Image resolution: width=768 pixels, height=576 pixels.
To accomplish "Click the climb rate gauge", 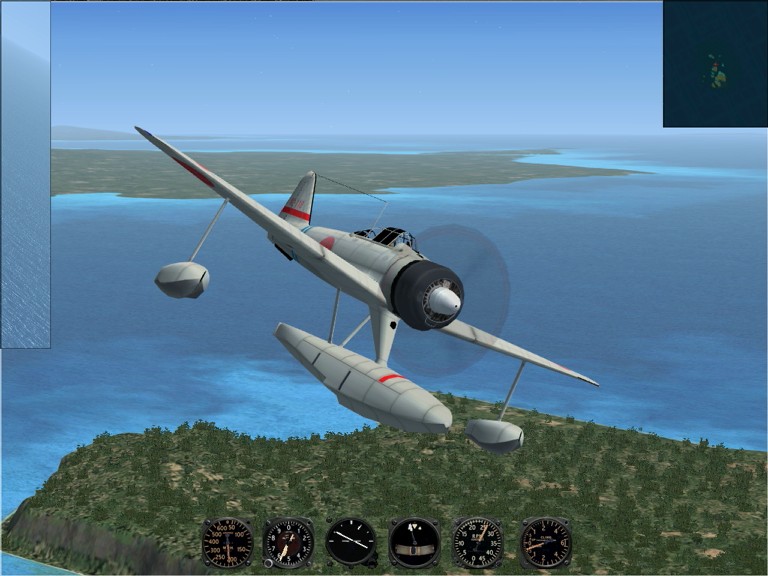I will [x=545, y=543].
